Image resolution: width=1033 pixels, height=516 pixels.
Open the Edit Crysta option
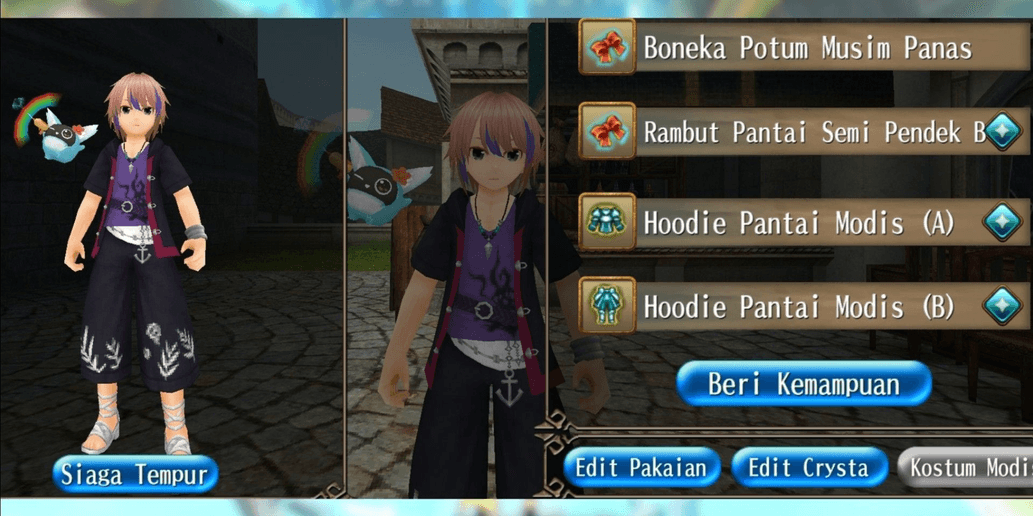click(x=809, y=468)
